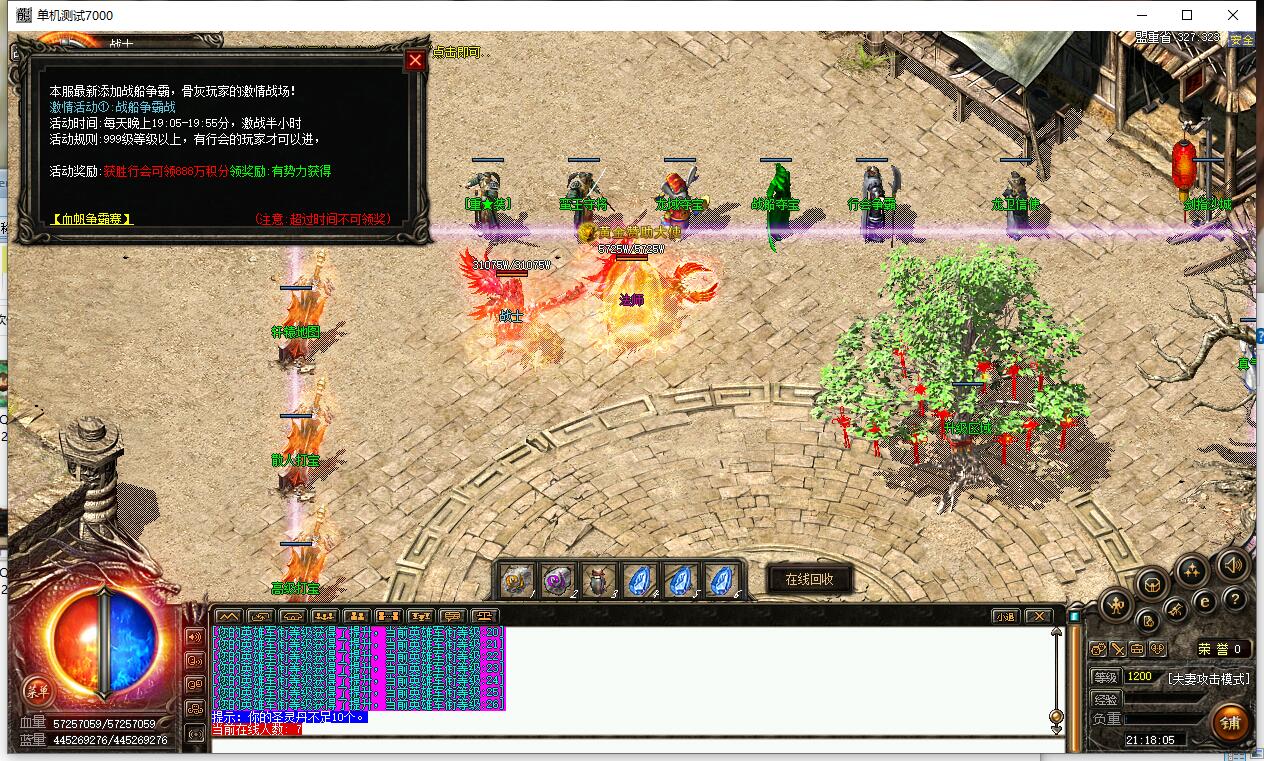Click the four-pointed stars round button
Screen dimensions: 1264x761
click(1190, 571)
